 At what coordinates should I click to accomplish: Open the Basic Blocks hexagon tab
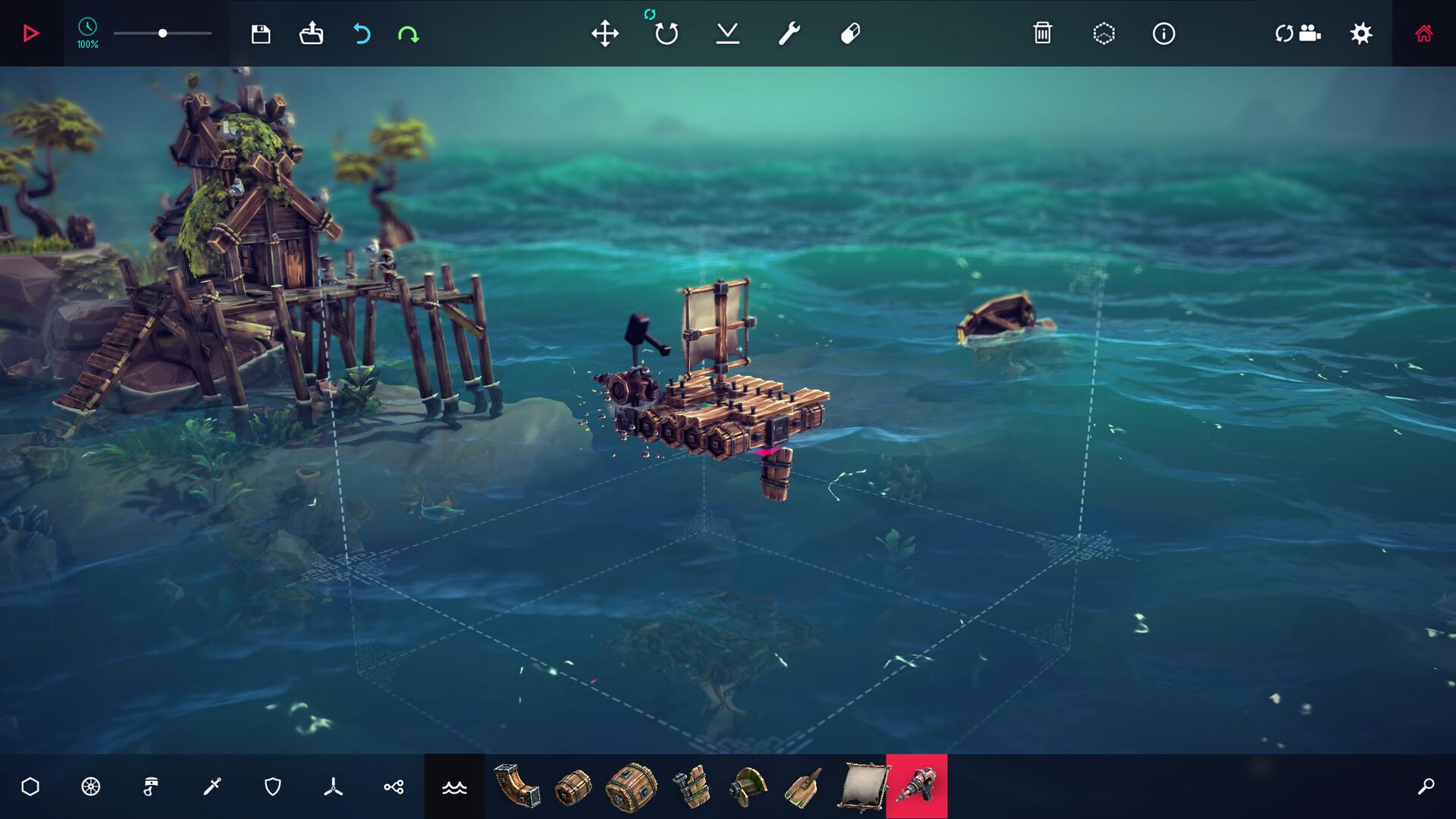tap(30, 786)
